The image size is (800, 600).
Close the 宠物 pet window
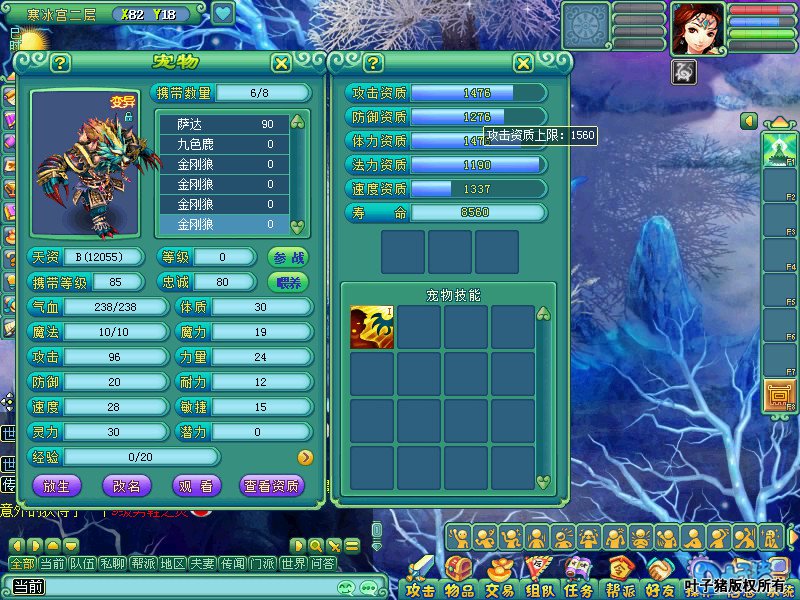click(282, 63)
